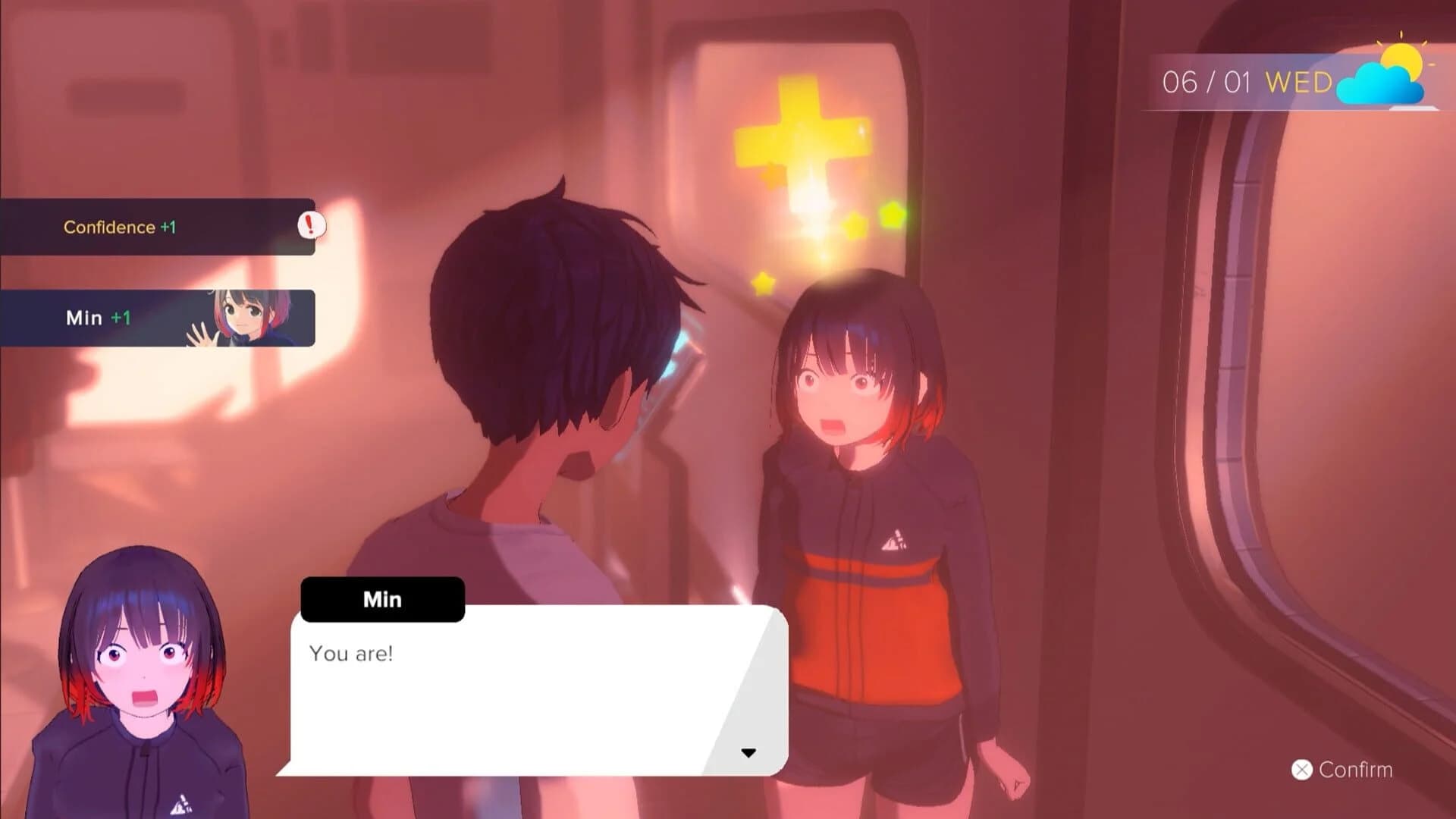This screenshot has height=819, width=1456.
Task: Click the black Min name tag
Action: pyautogui.click(x=381, y=599)
